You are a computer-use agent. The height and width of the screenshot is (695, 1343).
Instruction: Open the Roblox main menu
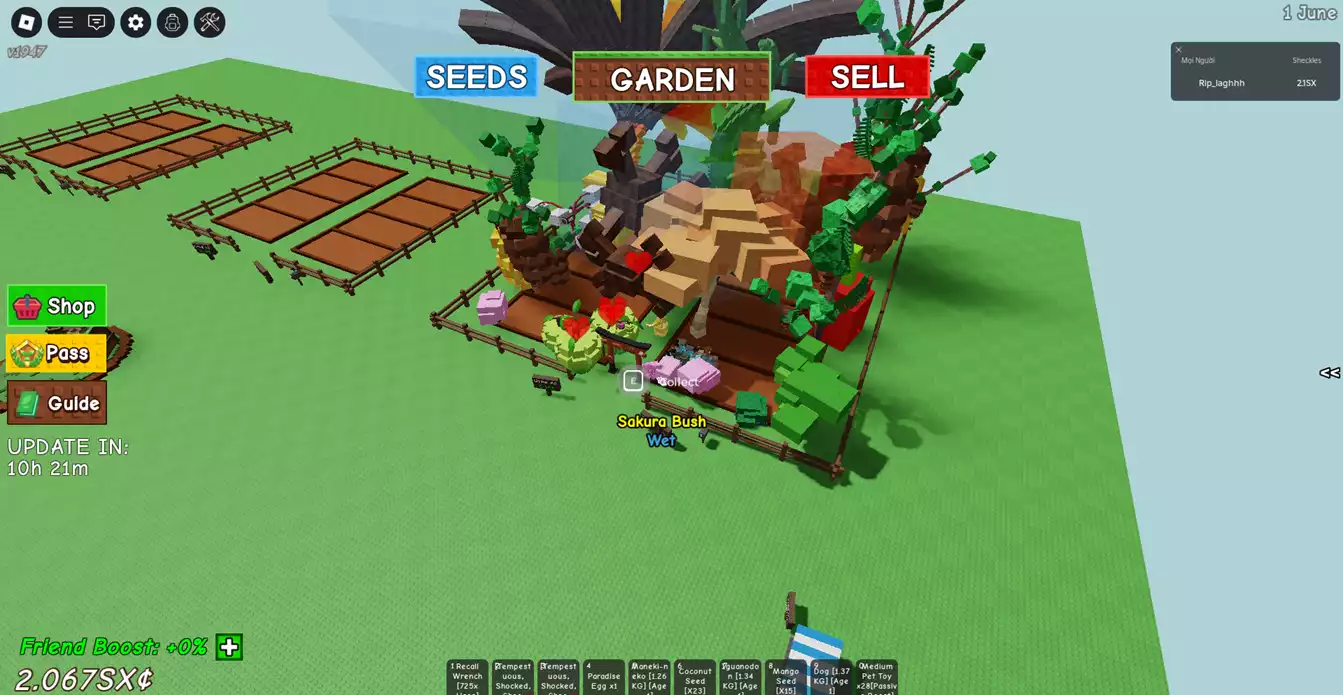click(x=26, y=22)
